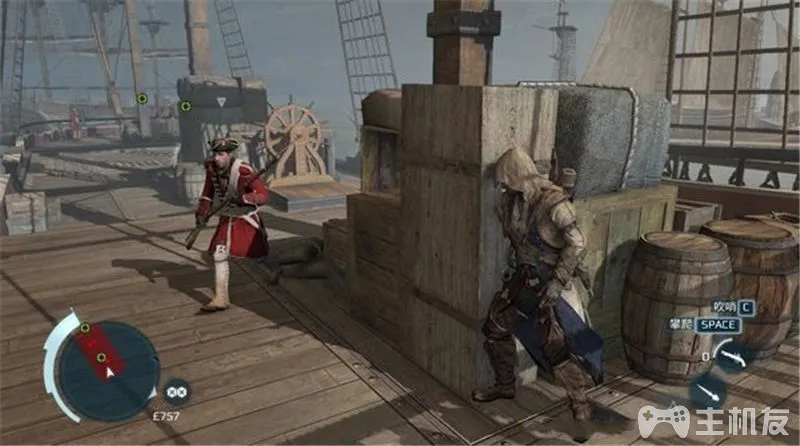Click the player arrow on the minimap
The image size is (800, 446).
tap(110, 370)
